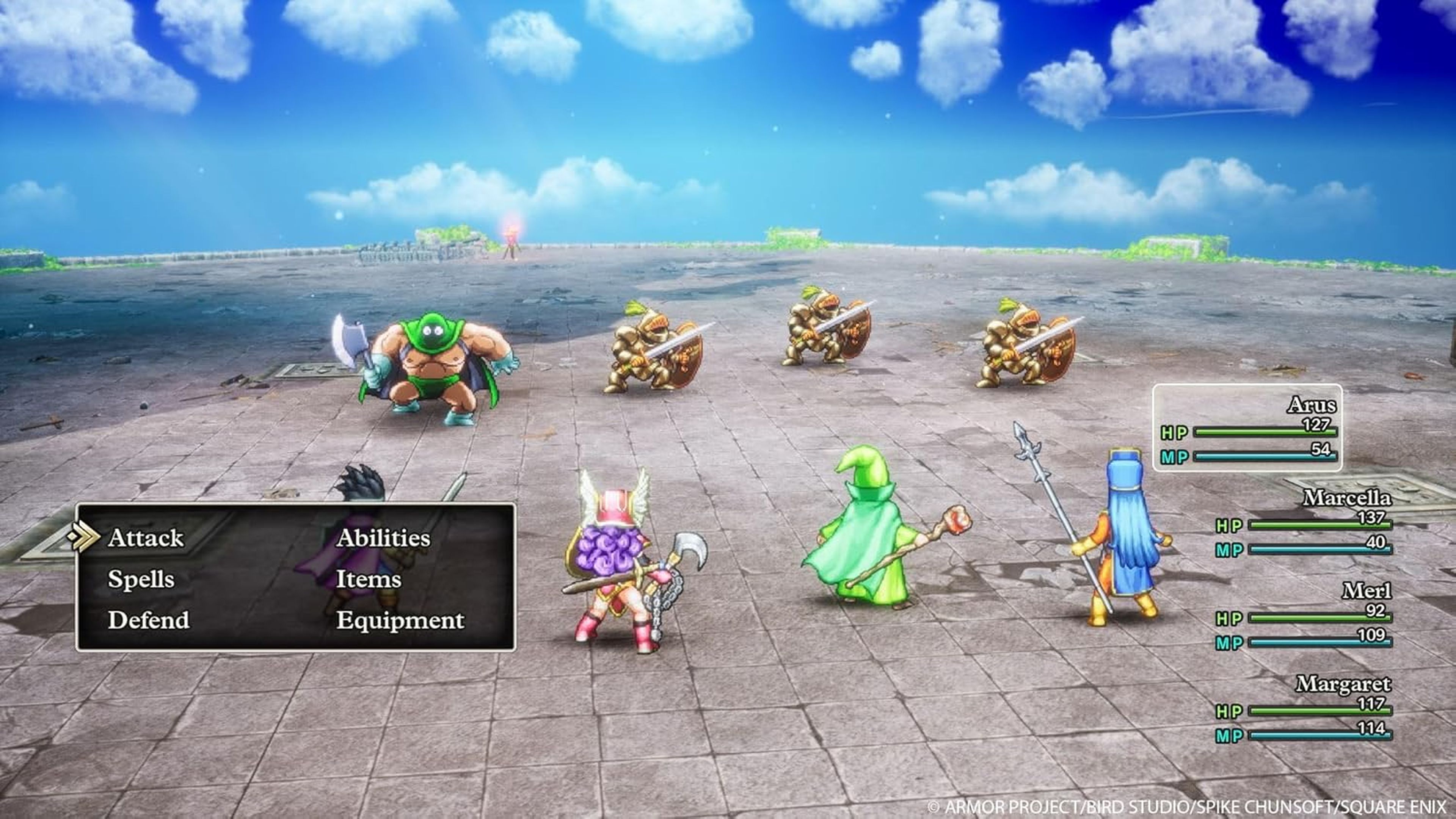Open the Spells command

[141, 579]
